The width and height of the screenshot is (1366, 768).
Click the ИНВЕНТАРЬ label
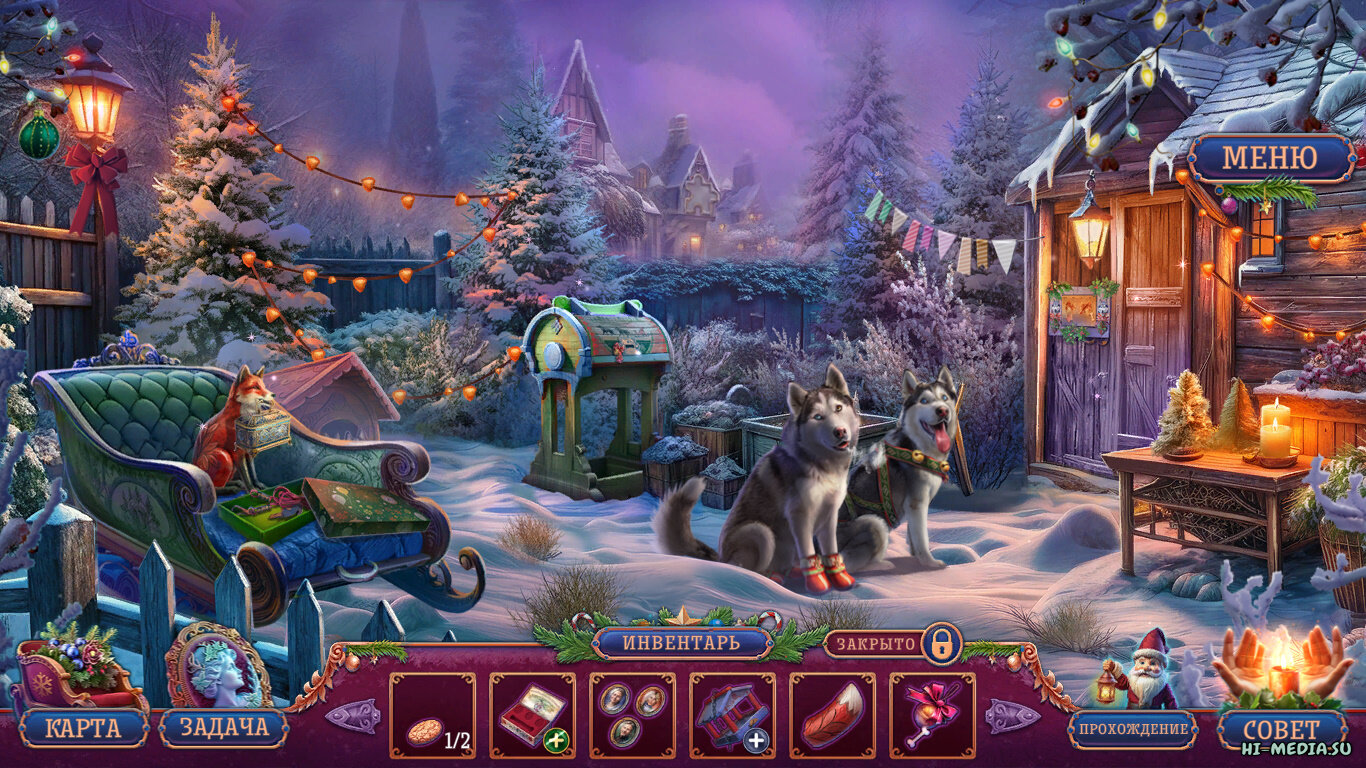coord(682,642)
